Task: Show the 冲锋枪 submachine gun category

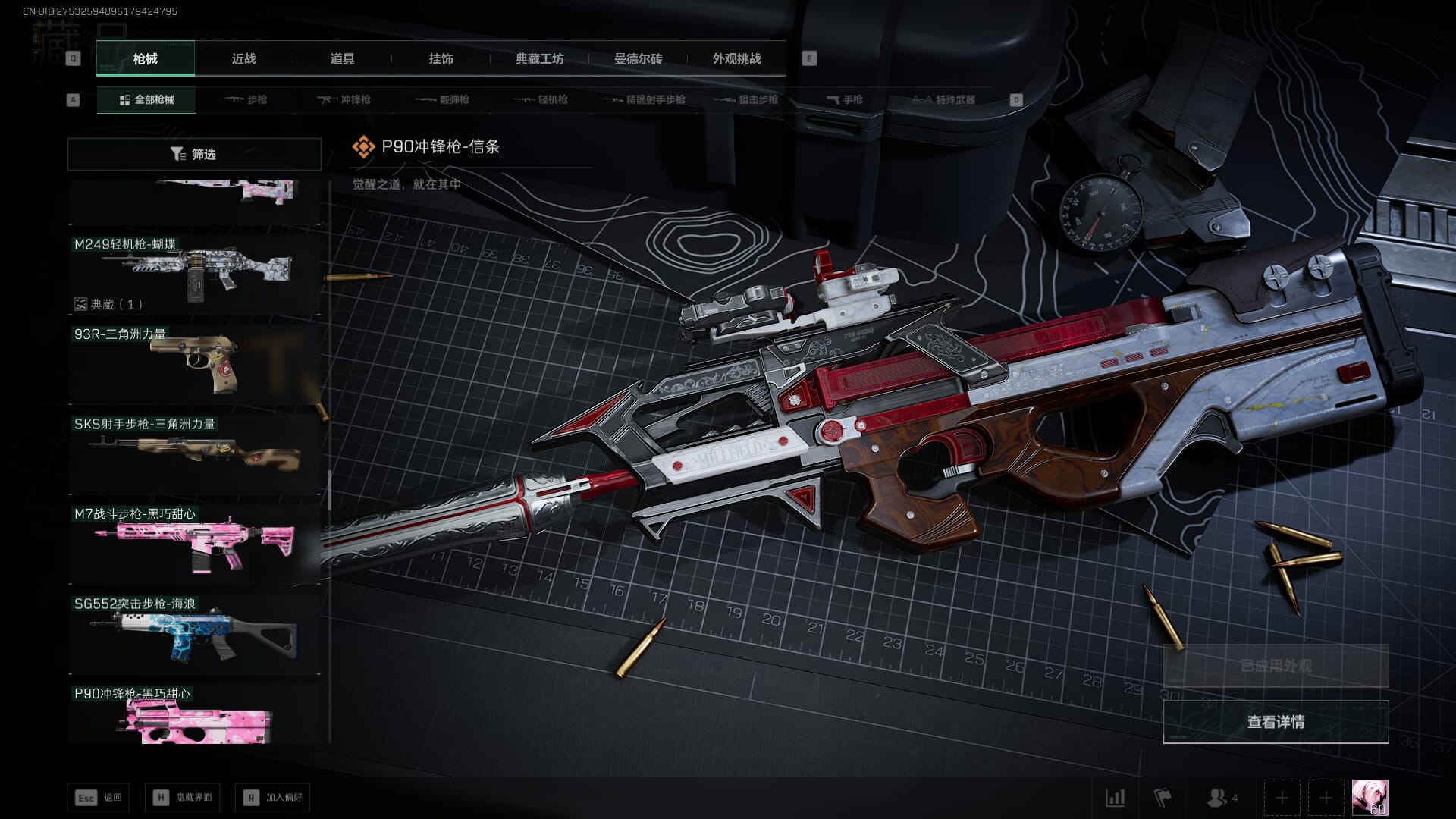Action: pyautogui.click(x=344, y=100)
